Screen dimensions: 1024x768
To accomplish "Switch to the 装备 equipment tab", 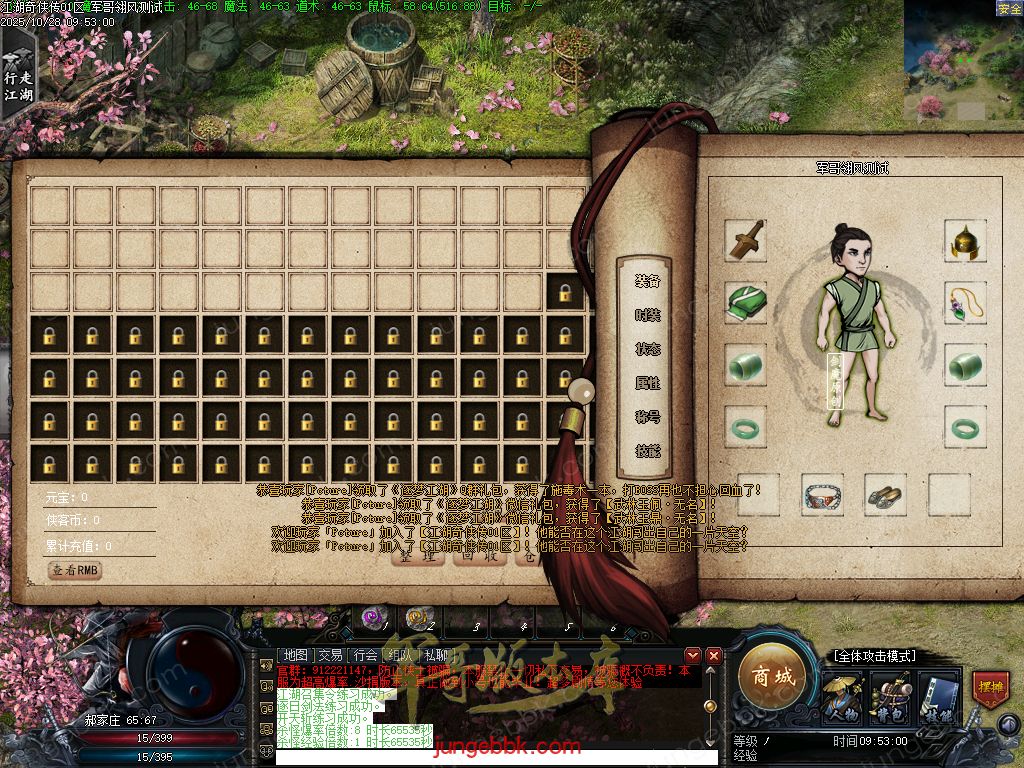I will (647, 281).
